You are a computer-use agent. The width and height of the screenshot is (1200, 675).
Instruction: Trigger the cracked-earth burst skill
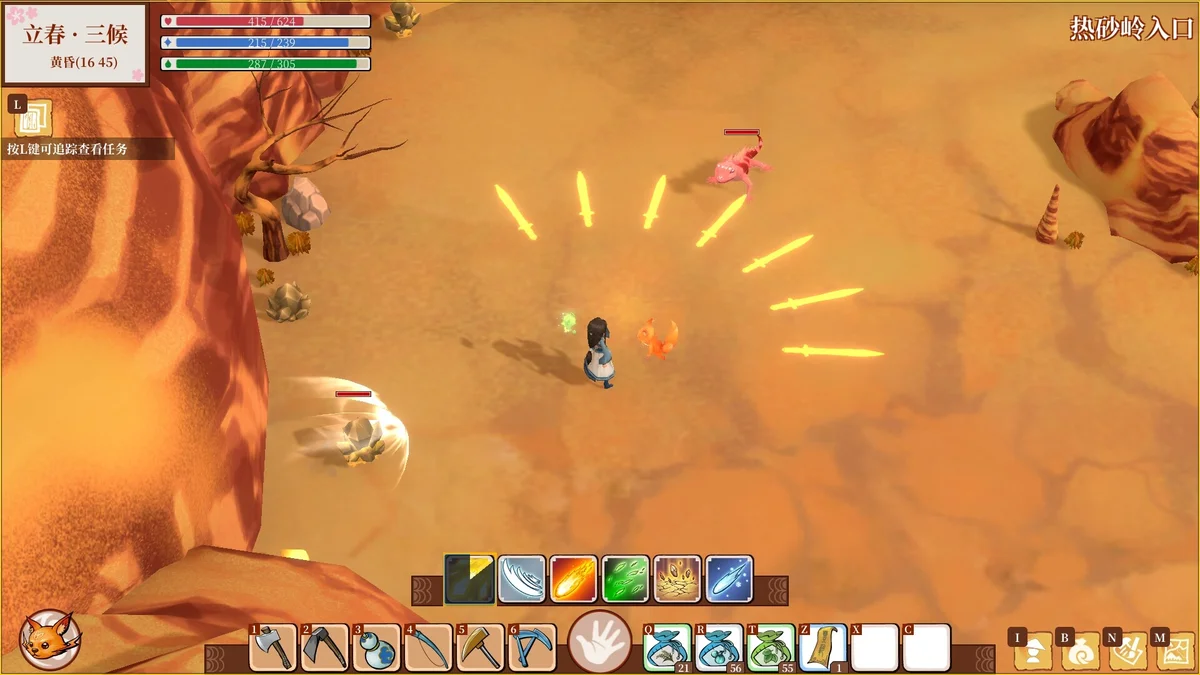pos(678,579)
